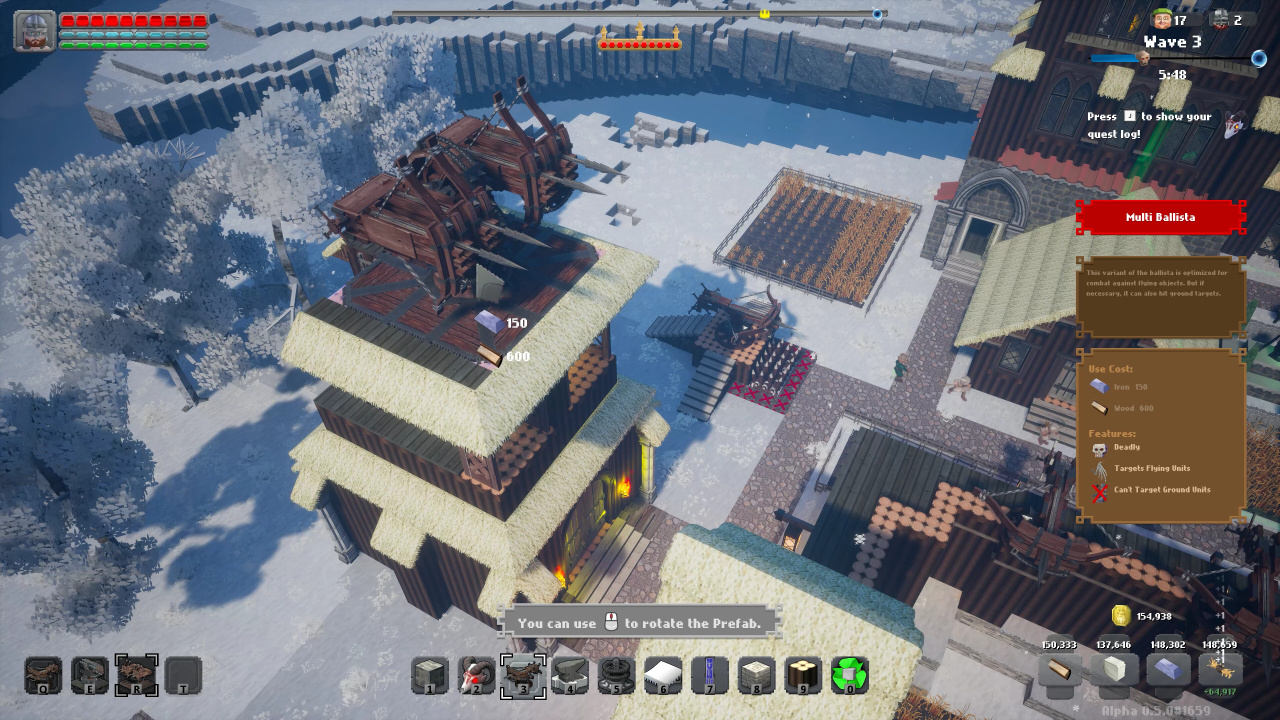Click the wheat food resource icon

[x=1220, y=668]
